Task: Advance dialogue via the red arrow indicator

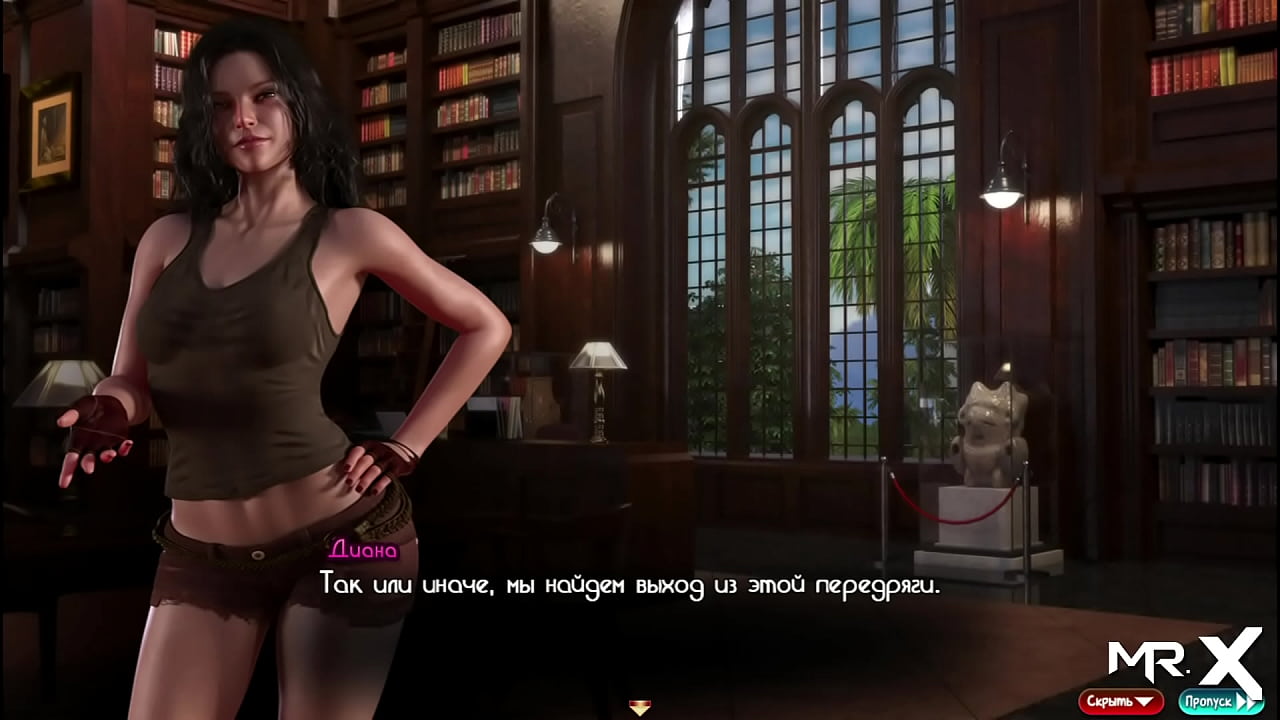Action: [640, 708]
